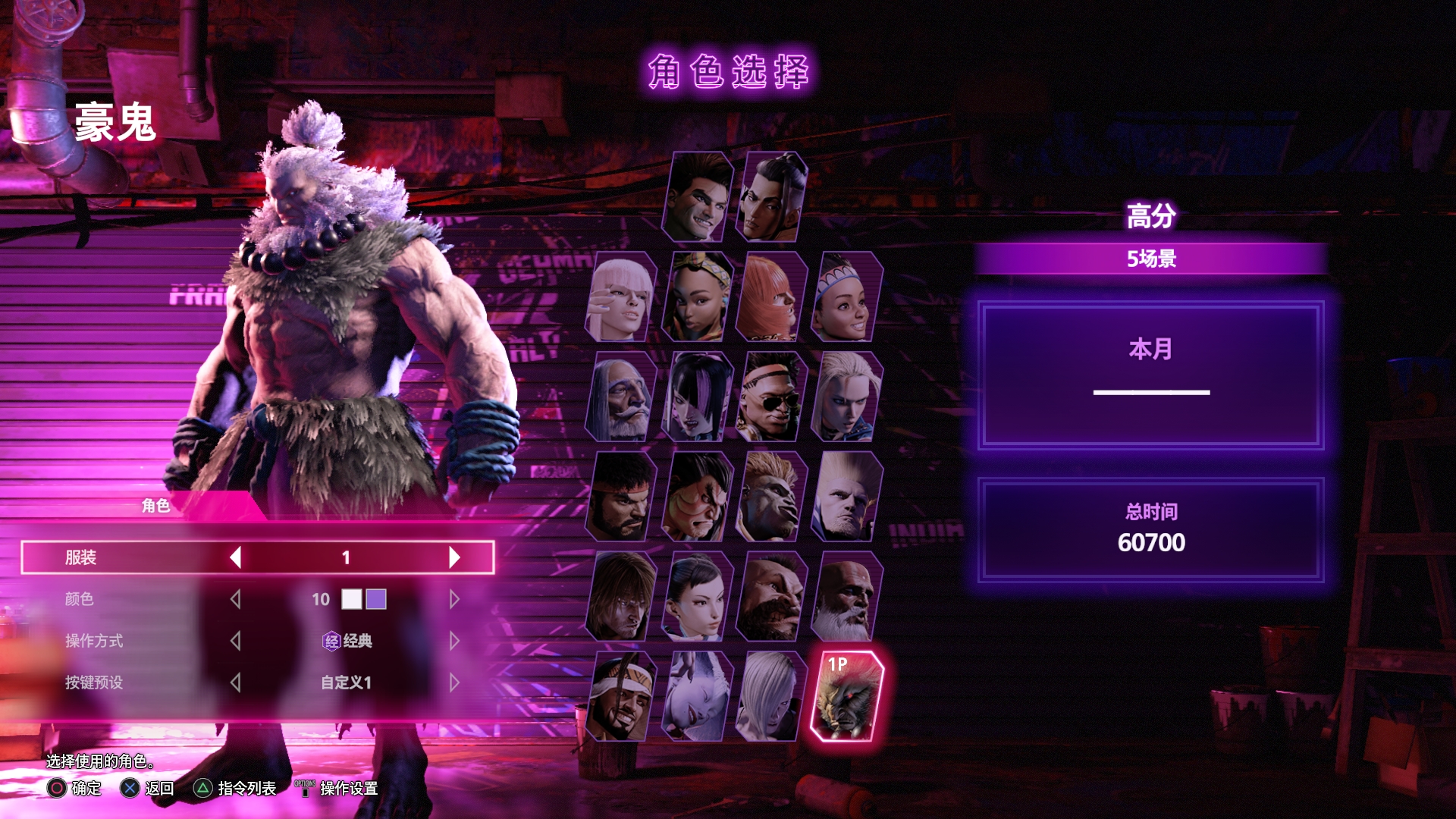Choose Cammy's character tile
Screen dimensions: 1456x819
coord(846,397)
